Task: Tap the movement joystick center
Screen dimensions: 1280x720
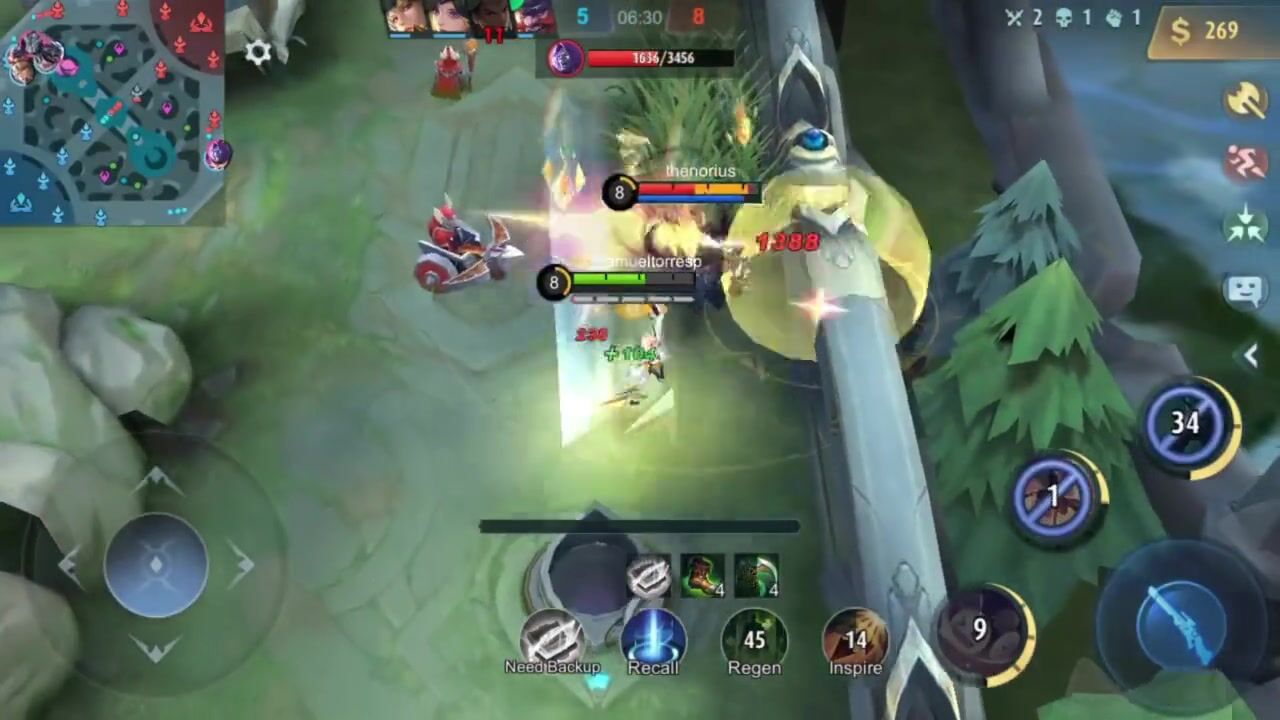Action: click(x=156, y=565)
